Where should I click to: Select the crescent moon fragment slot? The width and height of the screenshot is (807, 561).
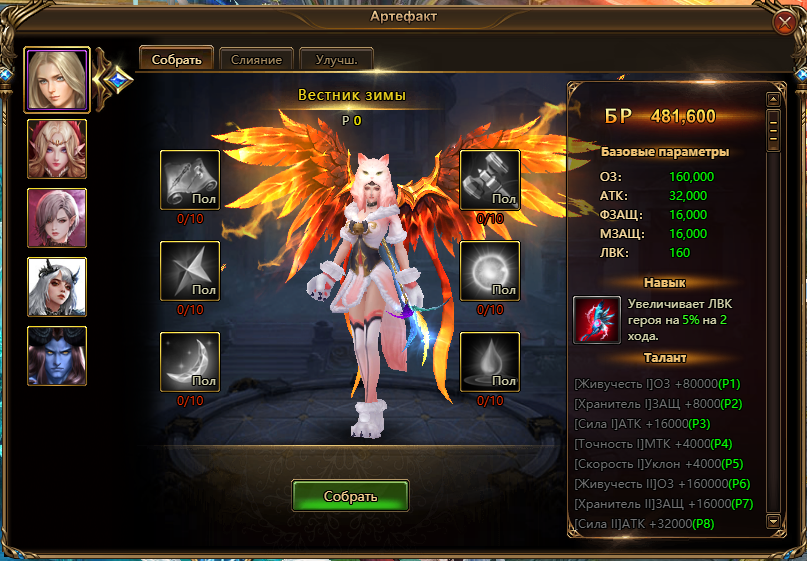[x=190, y=362]
